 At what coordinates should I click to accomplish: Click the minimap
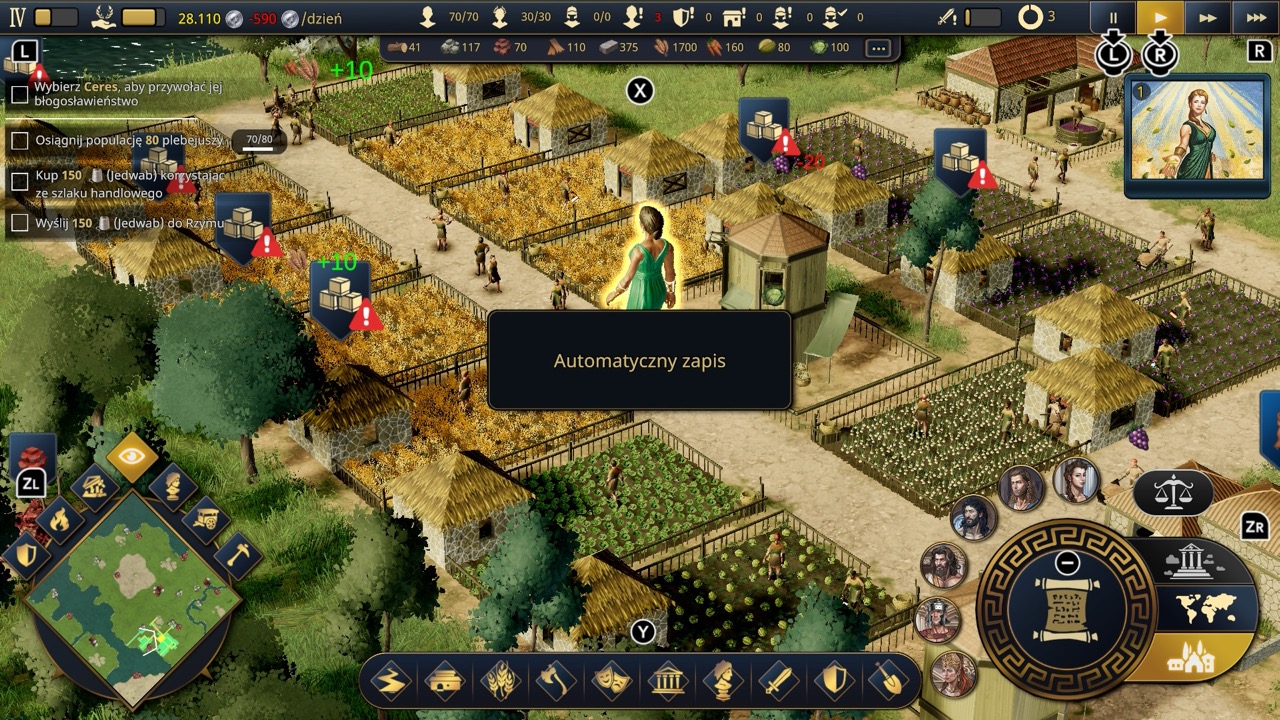pos(133,598)
